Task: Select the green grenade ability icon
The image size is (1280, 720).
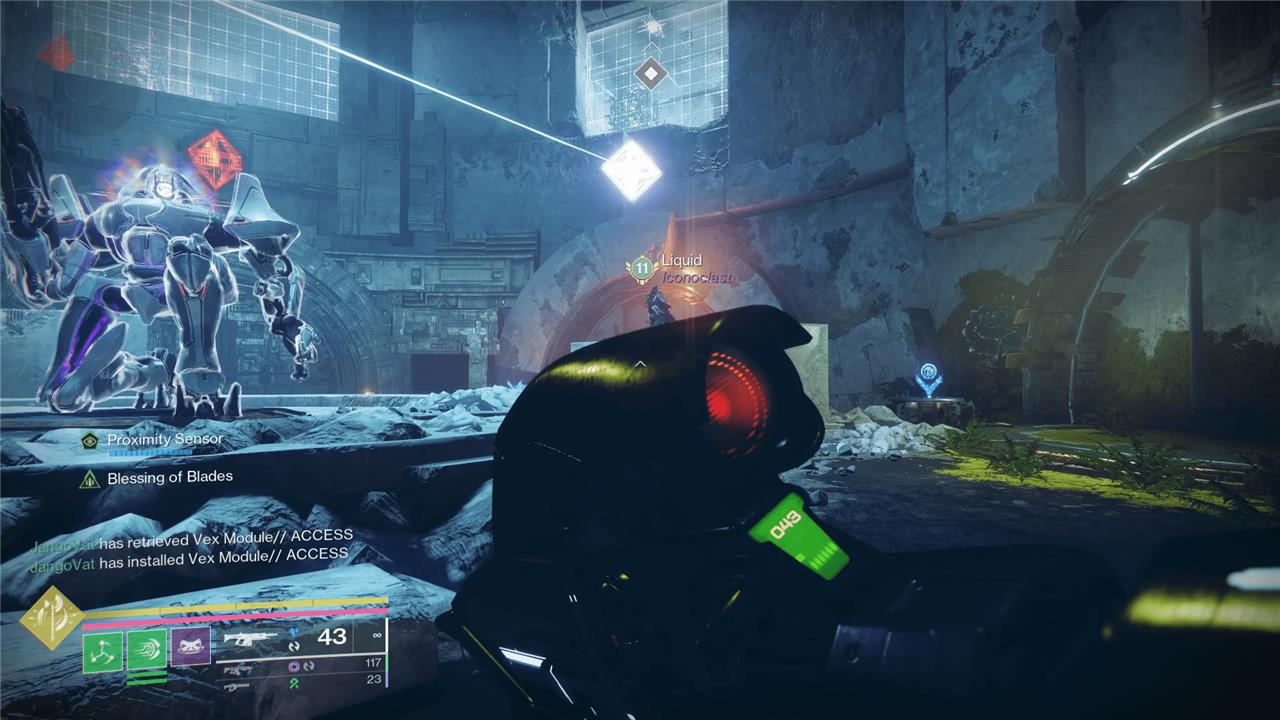Action: 102,651
